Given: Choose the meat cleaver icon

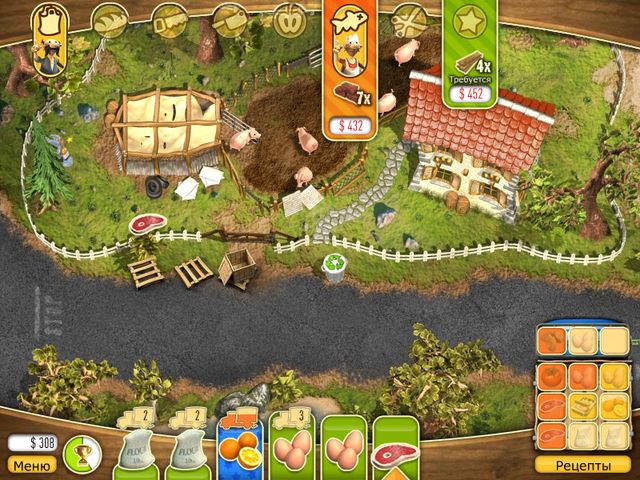Looking at the screenshot, I should (x=230, y=19).
